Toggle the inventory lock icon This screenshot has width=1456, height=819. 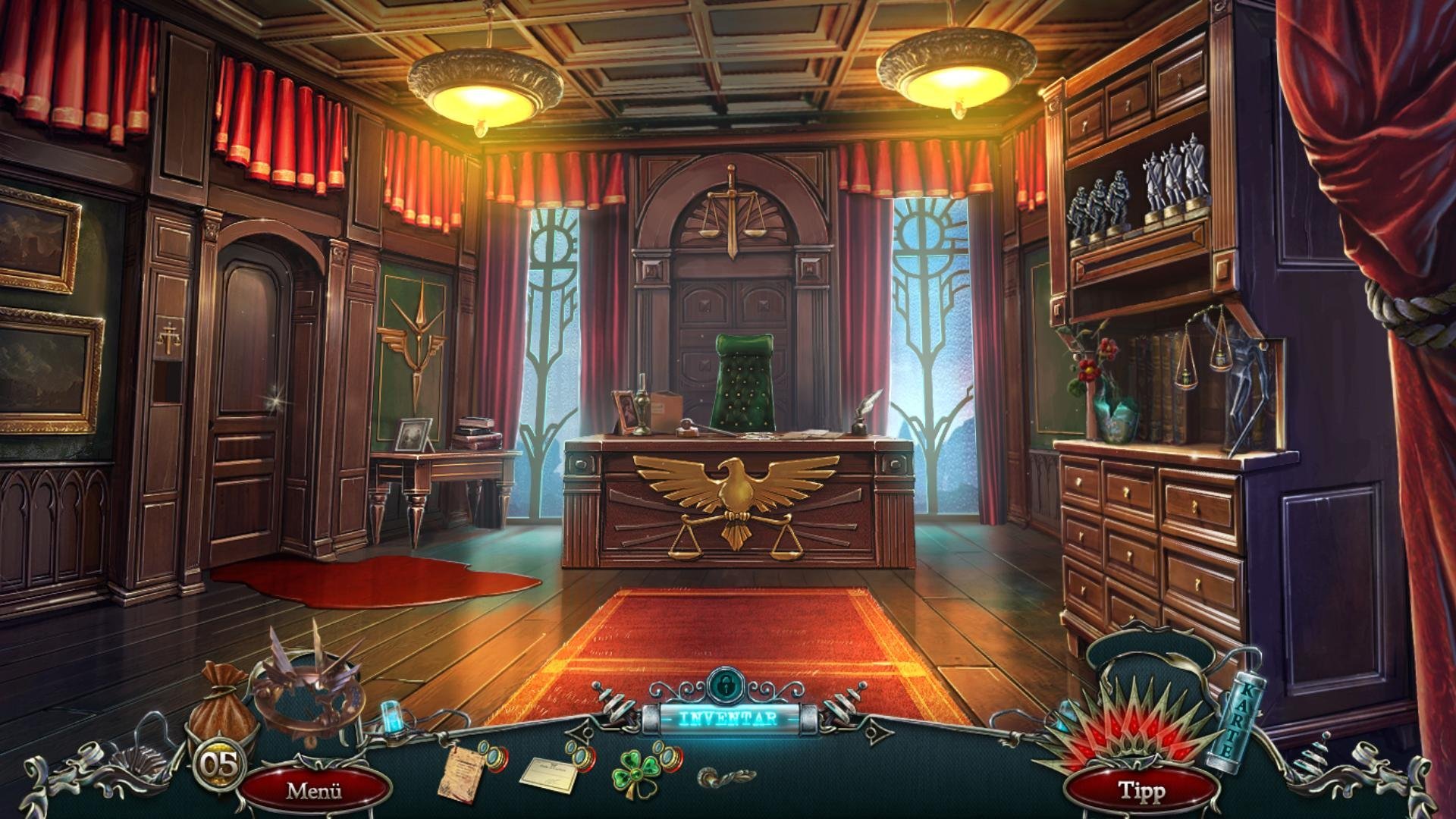[726, 686]
